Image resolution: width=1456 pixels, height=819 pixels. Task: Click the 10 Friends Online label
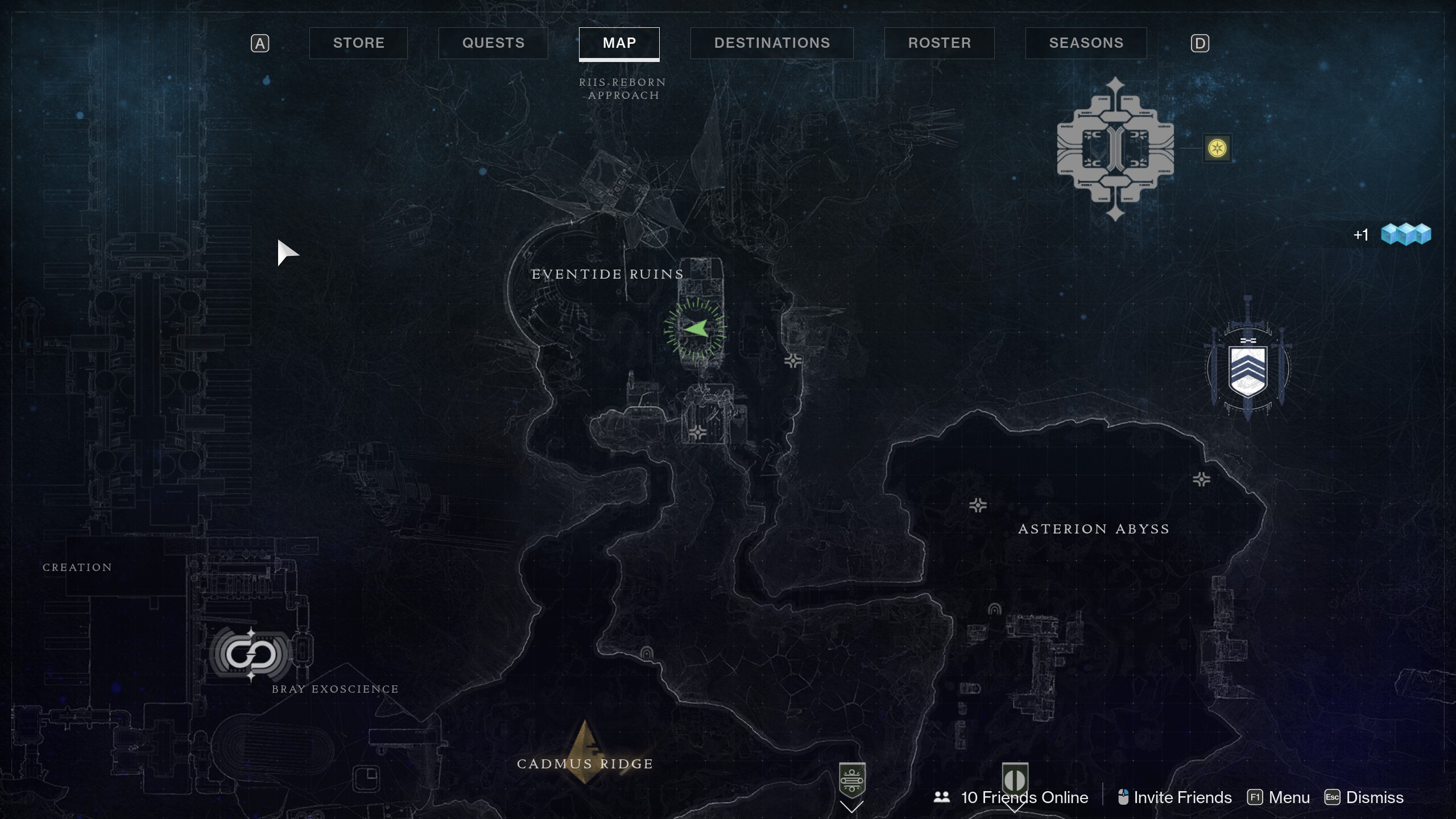tap(1024, 797)
